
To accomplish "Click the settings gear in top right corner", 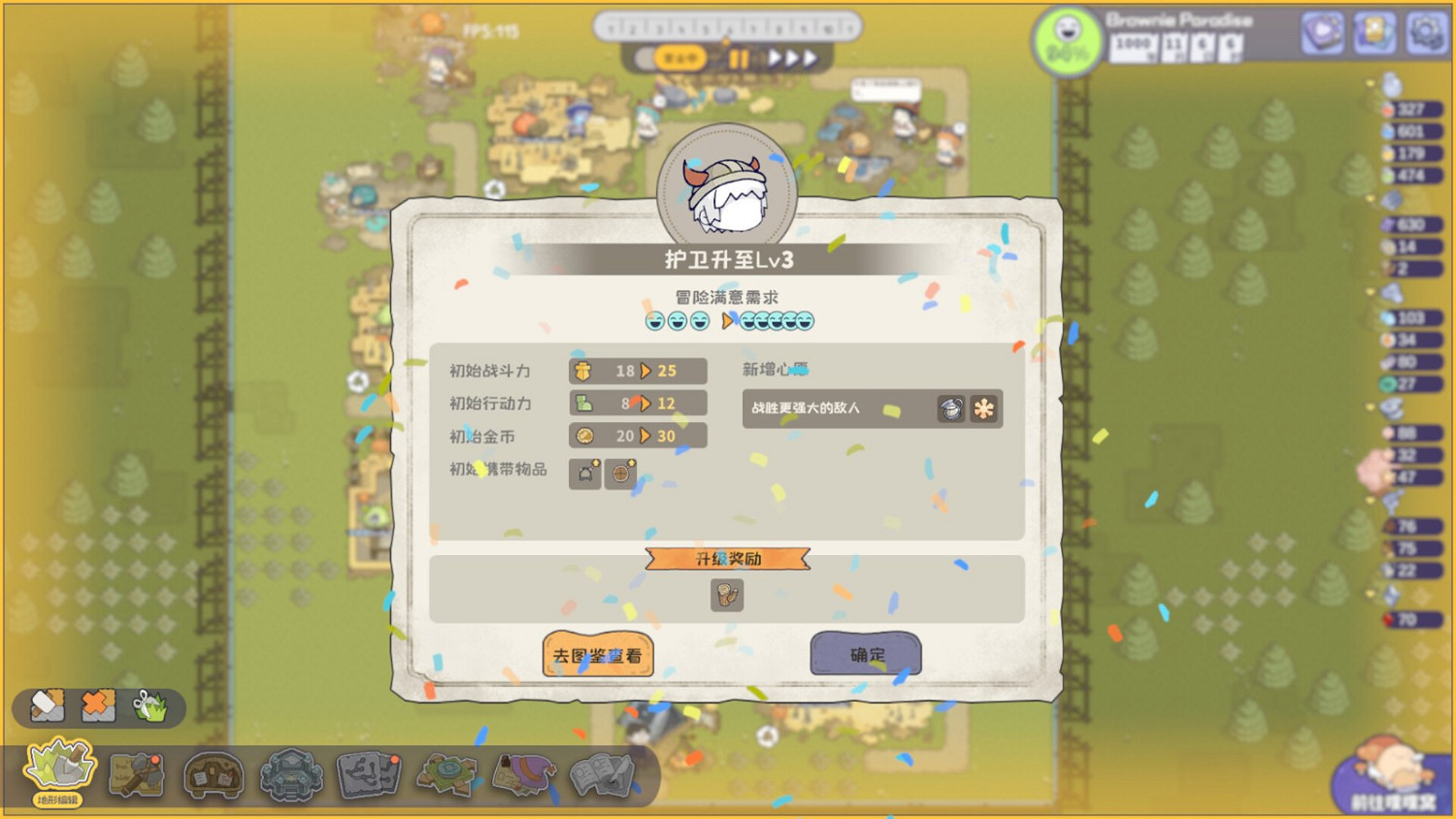I will (1423, 34).
